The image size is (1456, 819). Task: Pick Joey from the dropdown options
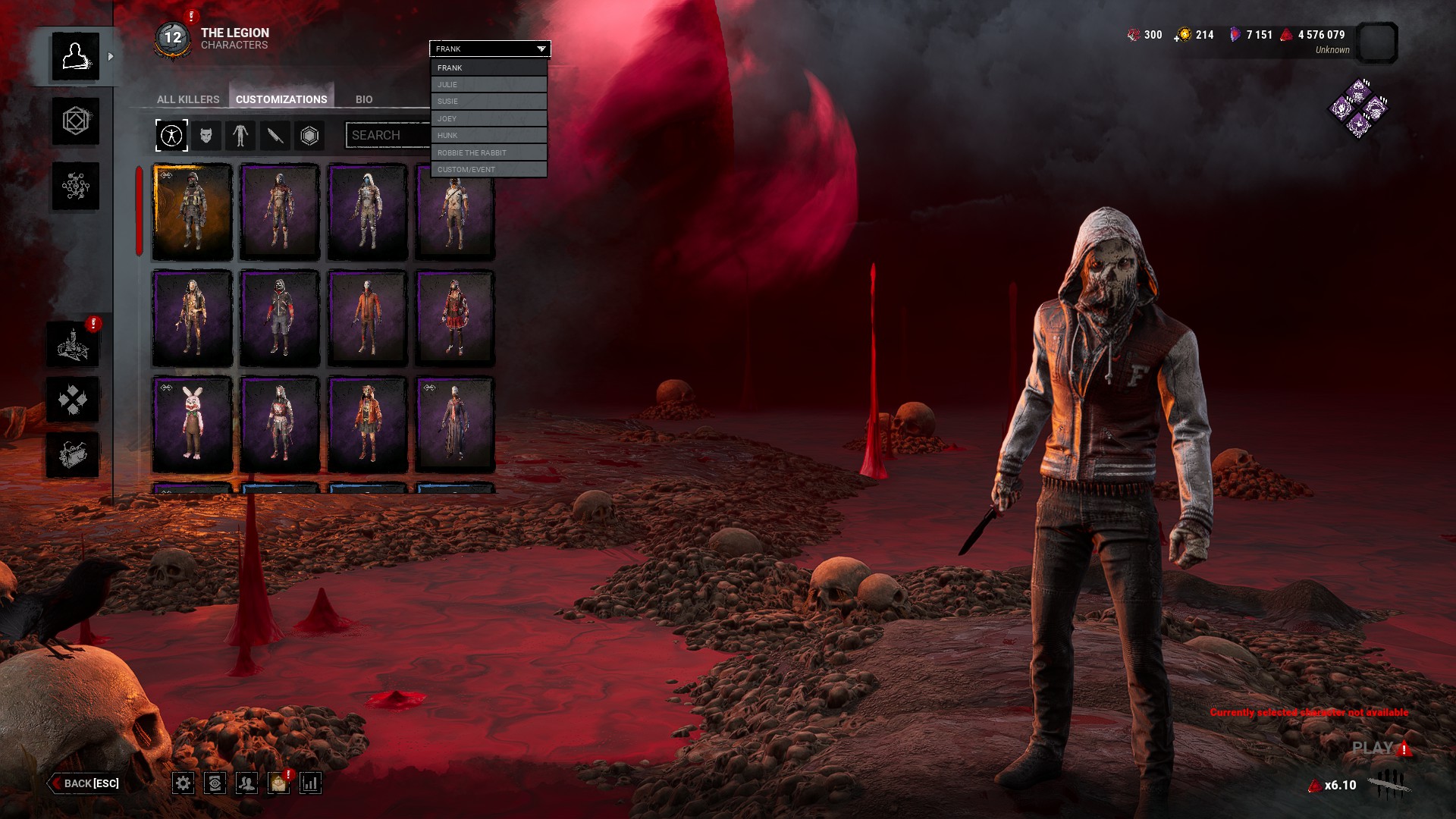[x=489, y=118]
